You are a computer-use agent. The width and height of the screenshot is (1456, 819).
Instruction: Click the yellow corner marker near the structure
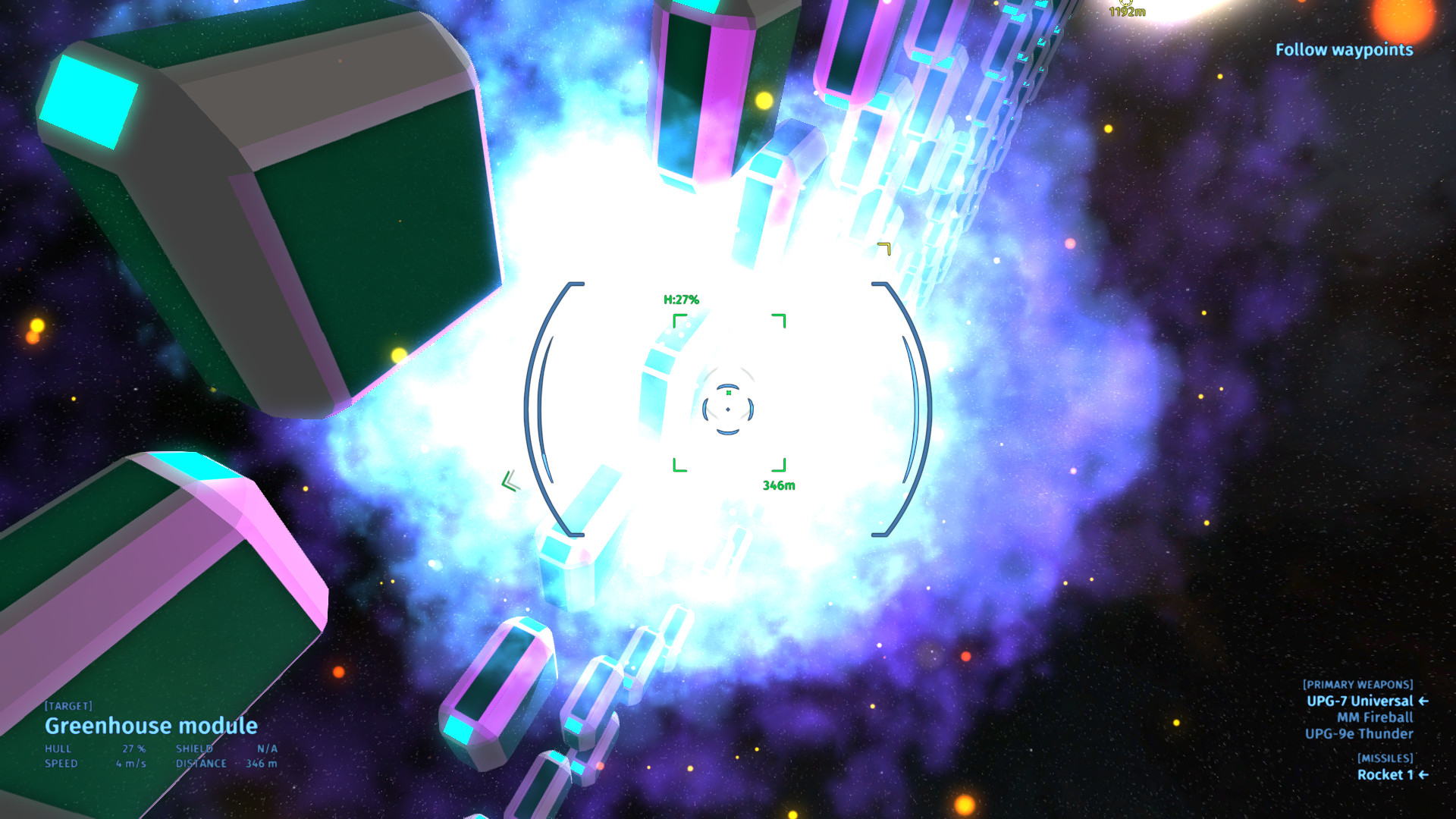point(883,248)
